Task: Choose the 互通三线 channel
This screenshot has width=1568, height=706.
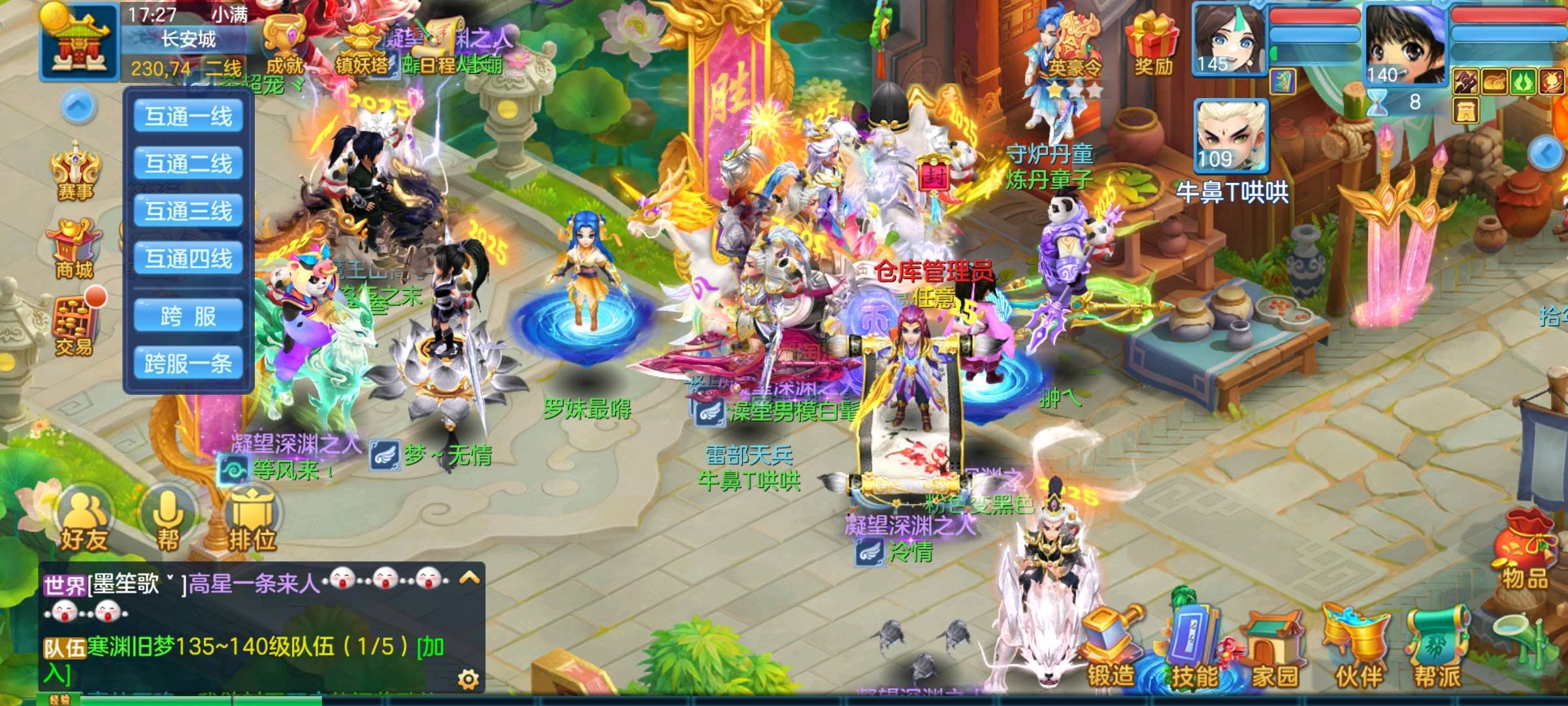Action: [188, 210]
